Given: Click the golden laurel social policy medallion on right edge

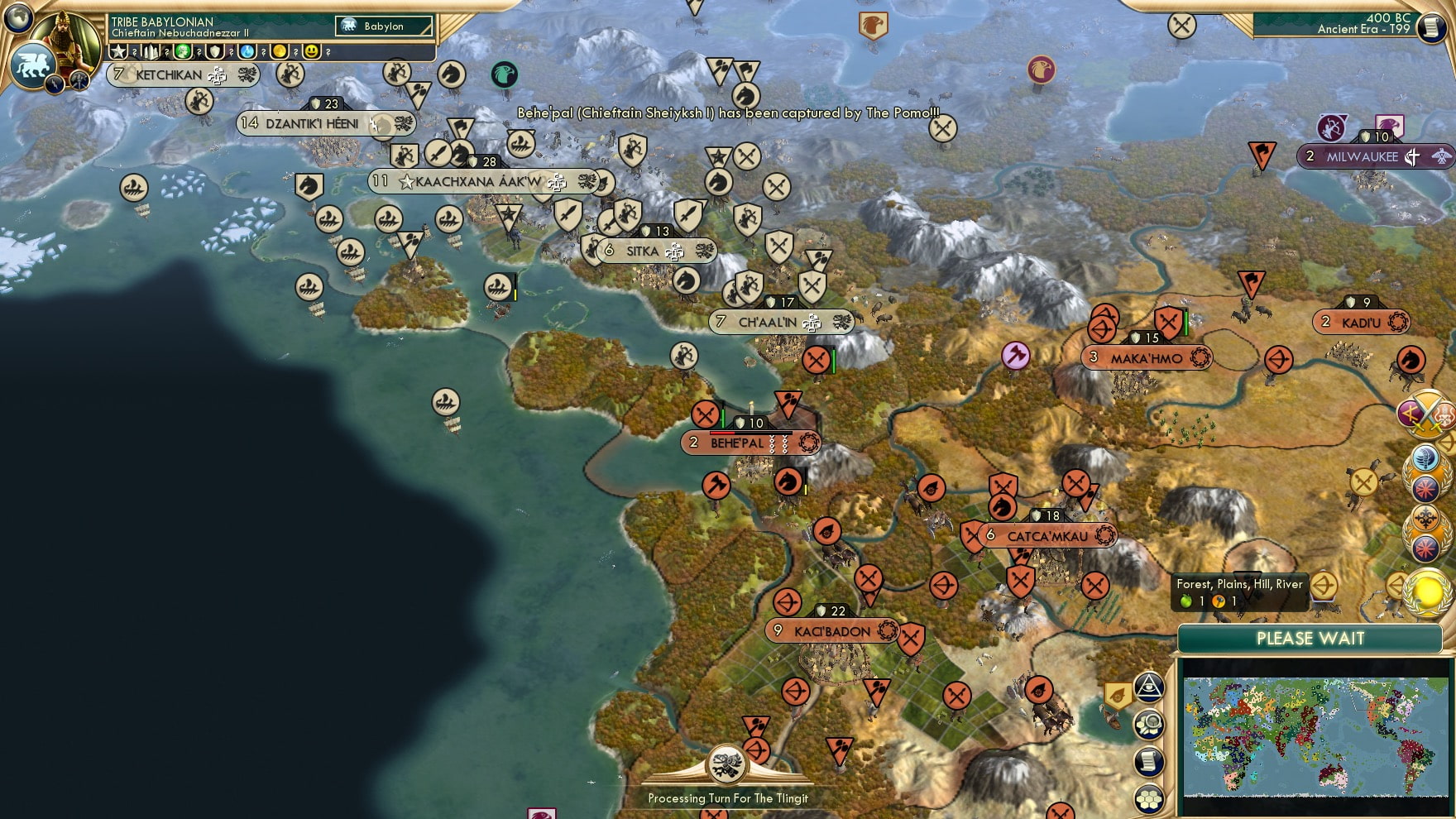Looking at the screenshot, I should pyautogui.click(x=1425, y=592).
